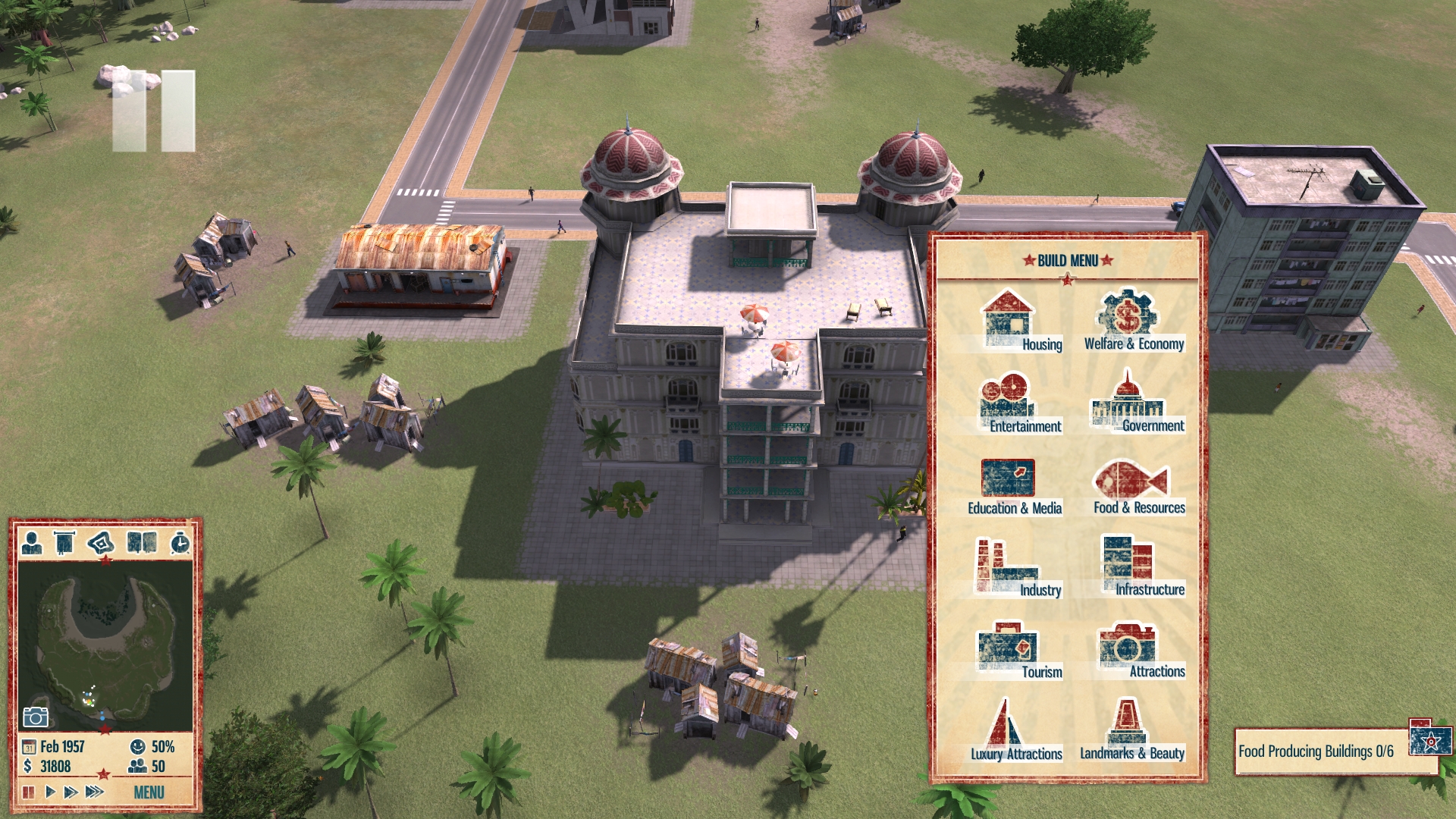
Task: Pause the game speed
Action: [29, 792]
